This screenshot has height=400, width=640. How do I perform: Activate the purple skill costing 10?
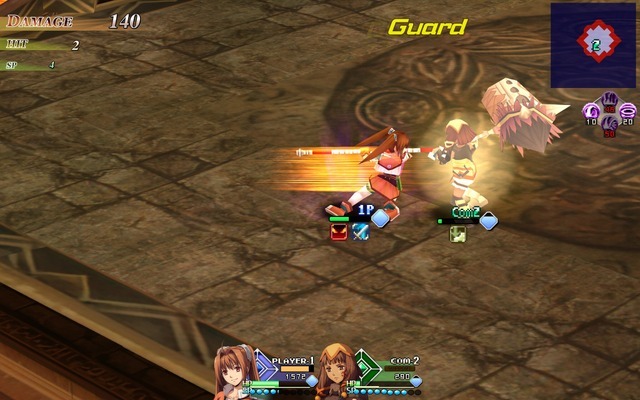(591, 111)
